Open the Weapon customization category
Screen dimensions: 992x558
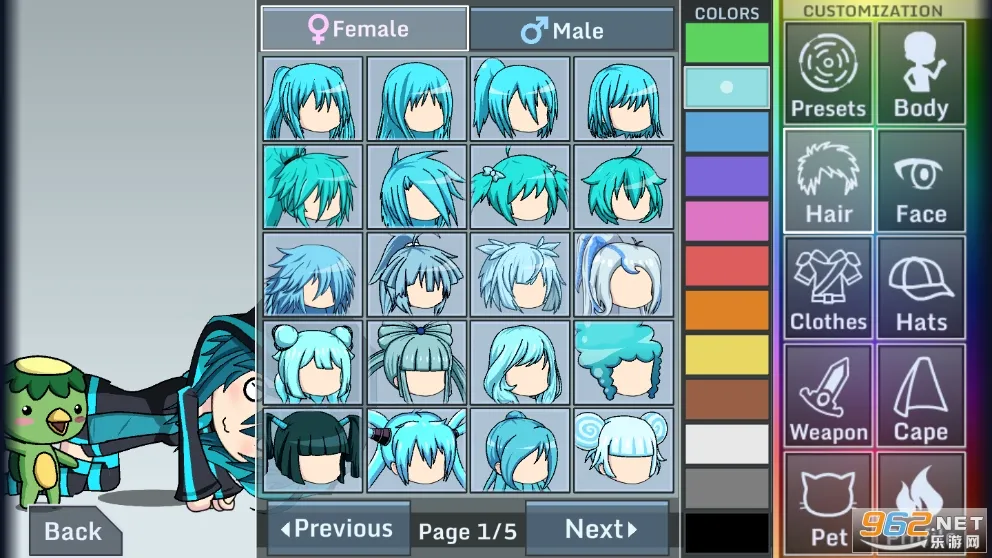tap(828, 396)
